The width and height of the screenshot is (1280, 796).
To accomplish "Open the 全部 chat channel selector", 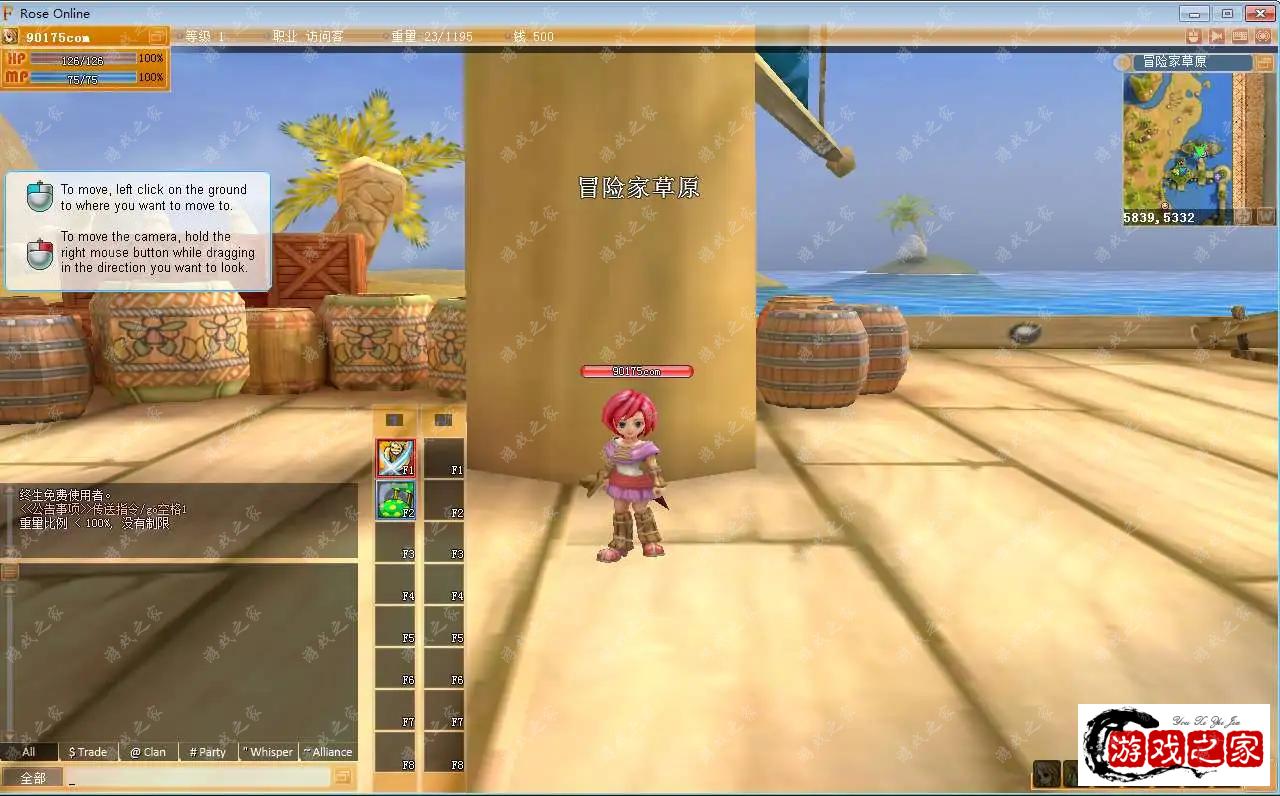I will pos(32,778).
